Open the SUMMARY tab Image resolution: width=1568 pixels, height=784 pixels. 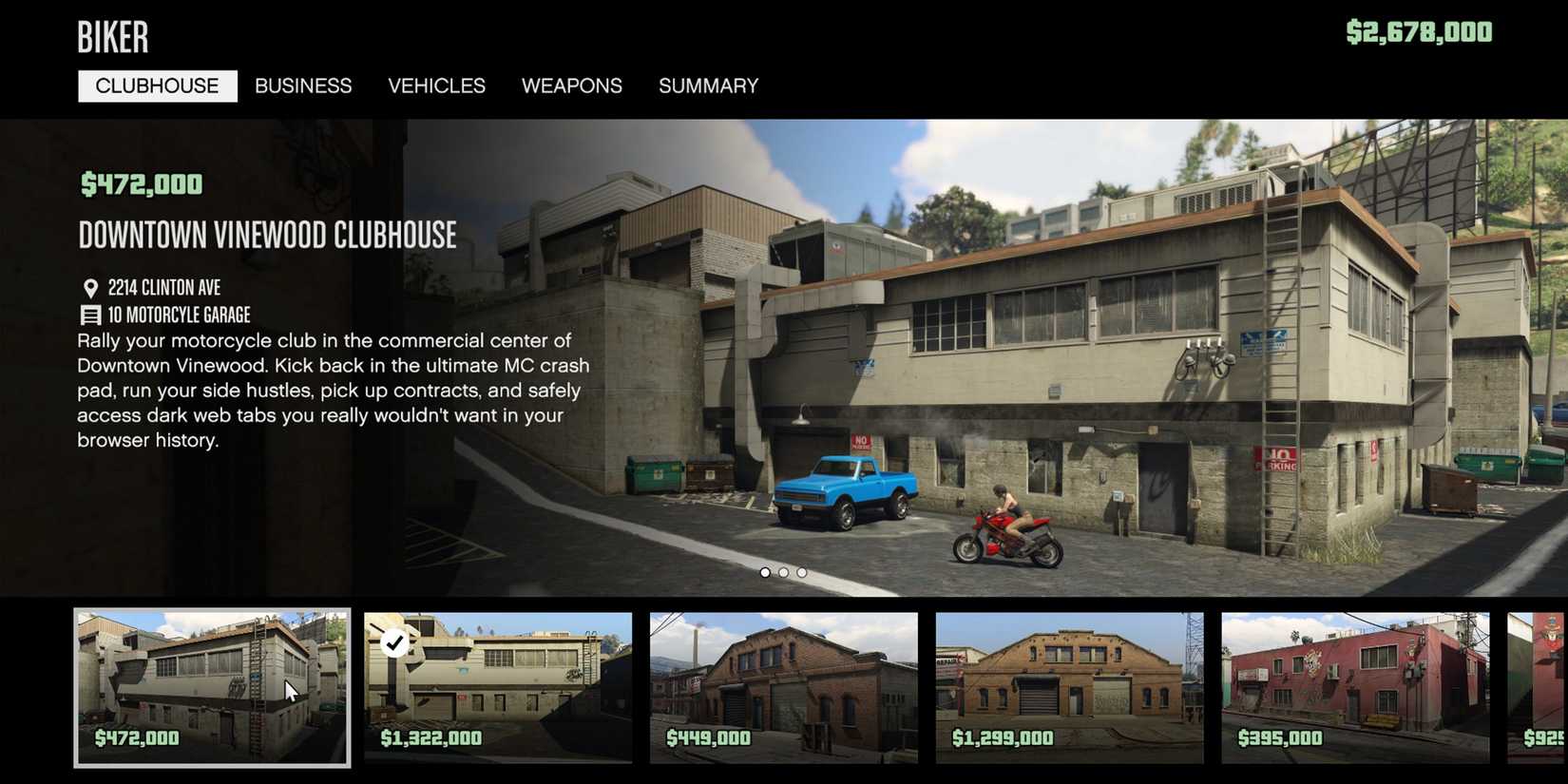click(708, 86)
